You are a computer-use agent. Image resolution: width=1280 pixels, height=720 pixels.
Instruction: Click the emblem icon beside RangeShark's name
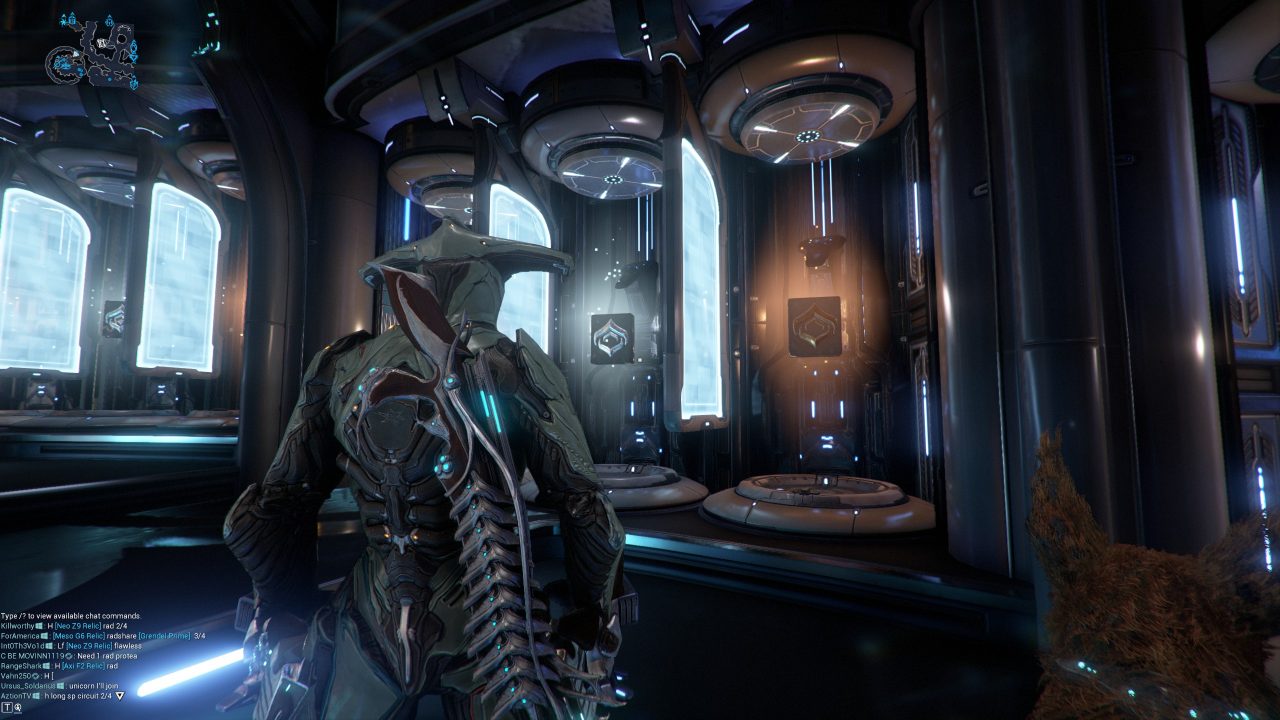pos(45,666)
